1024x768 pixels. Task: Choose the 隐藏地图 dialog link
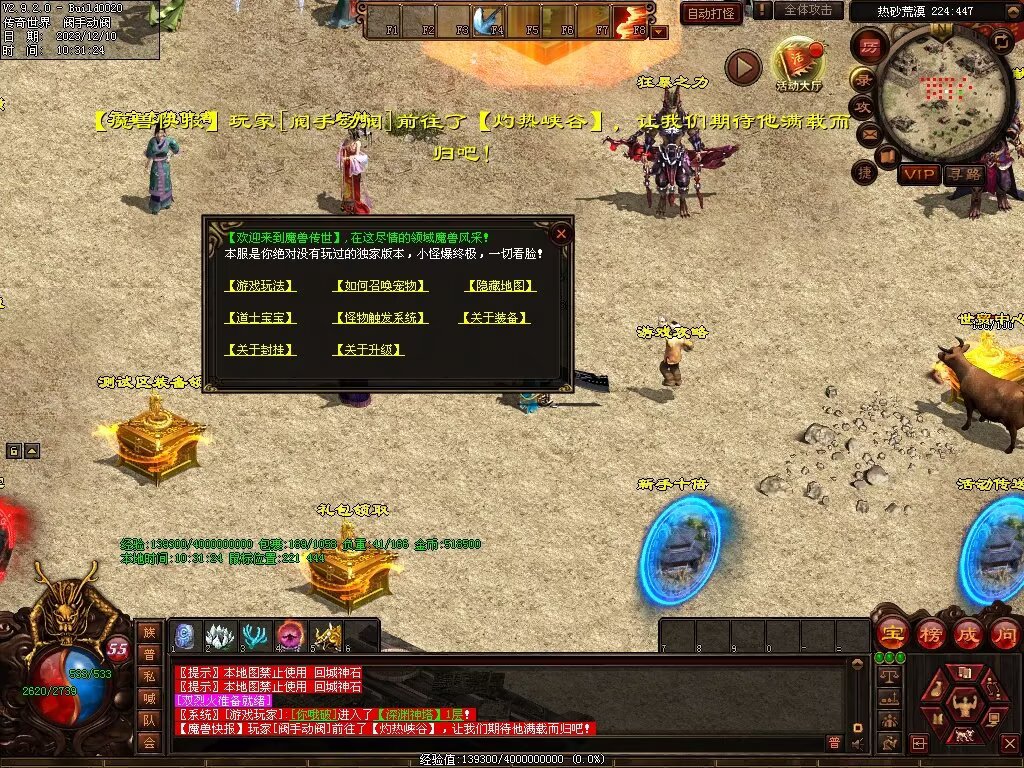(501, 286)
